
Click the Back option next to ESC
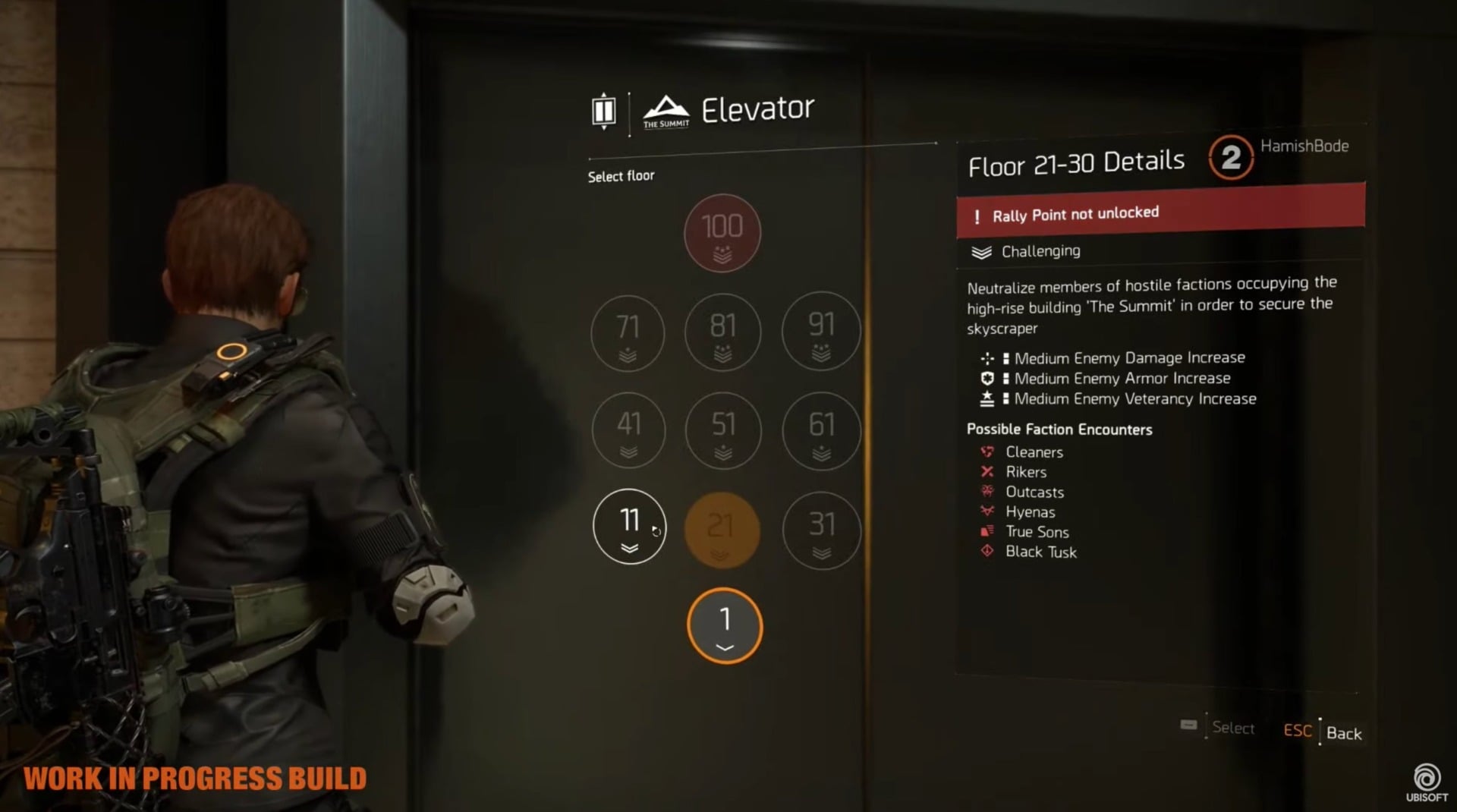pos(1345,733)
